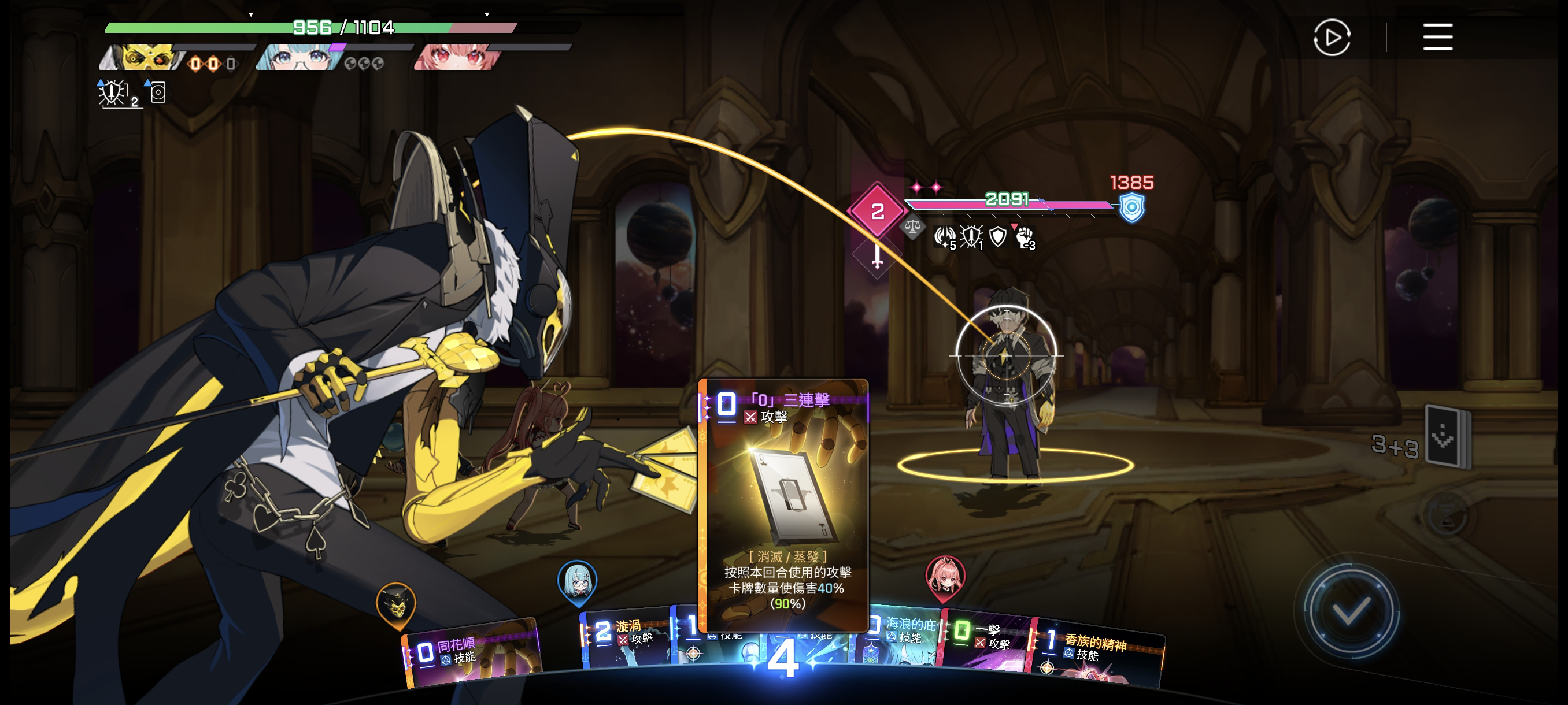This screenshot has width=1568, height=705.
Task: Inspect the card status icon under portraits
Action: coord(158,92)
